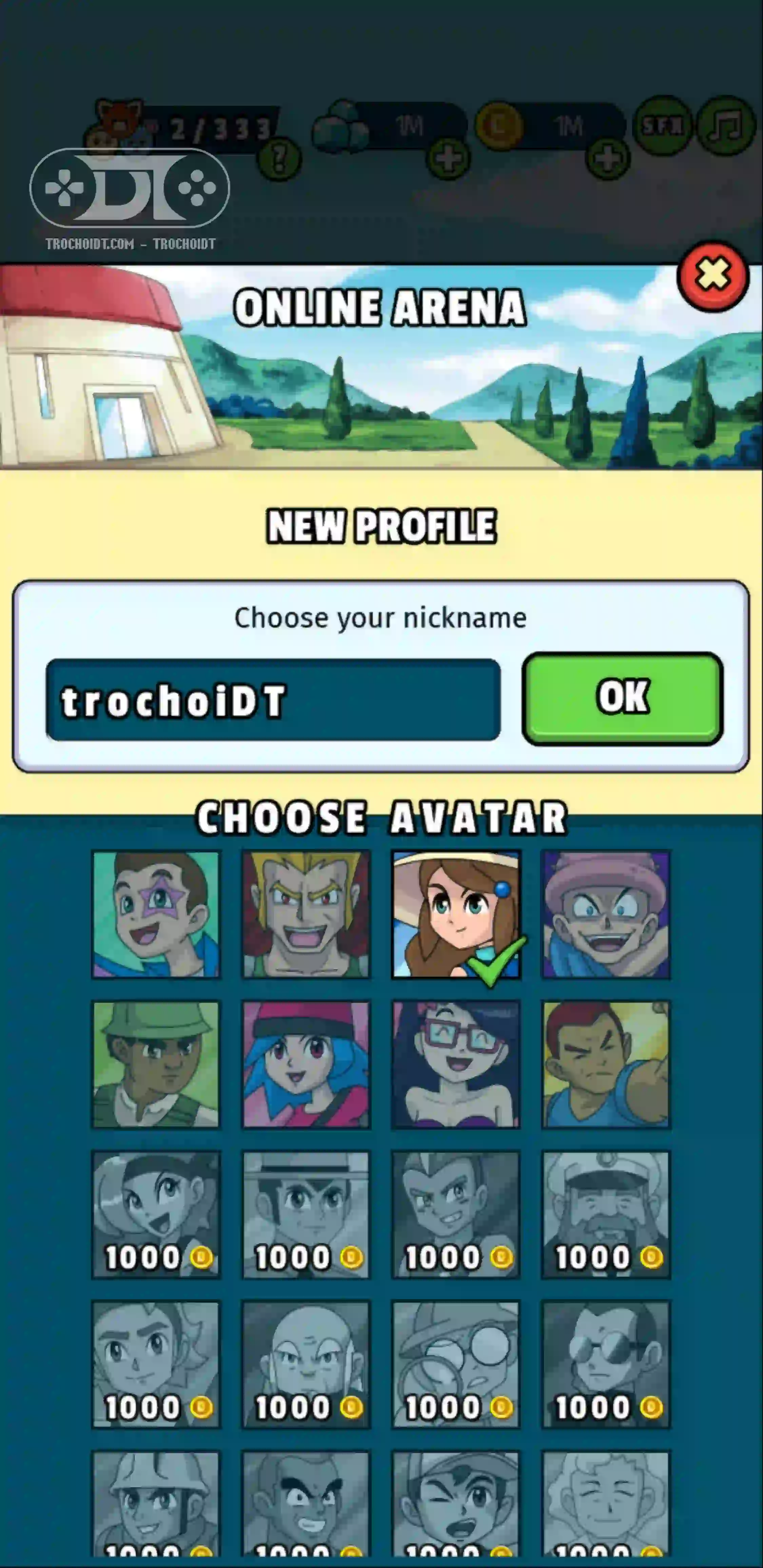The width and height of the screenshot is (763, 1568).
Task: Toggle the SFX sound button
Action: click(663, 125)
